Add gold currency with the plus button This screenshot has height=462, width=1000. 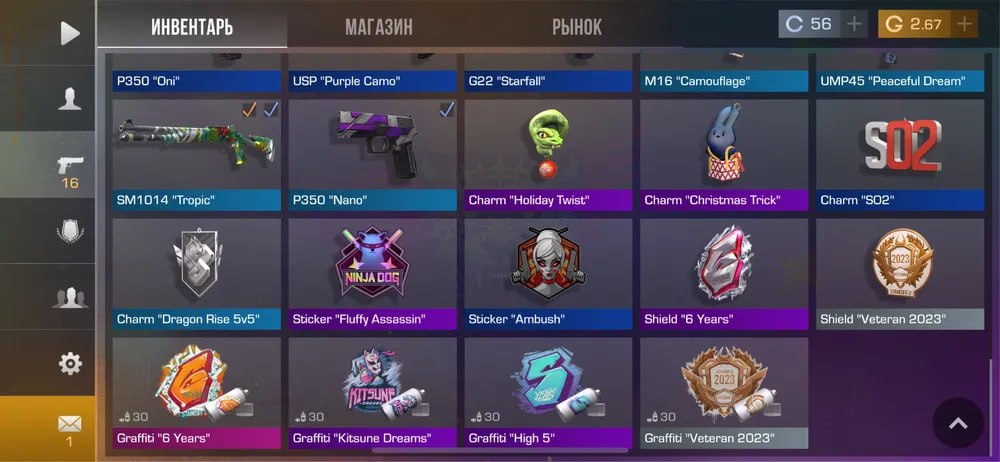(x=964, y=24)
